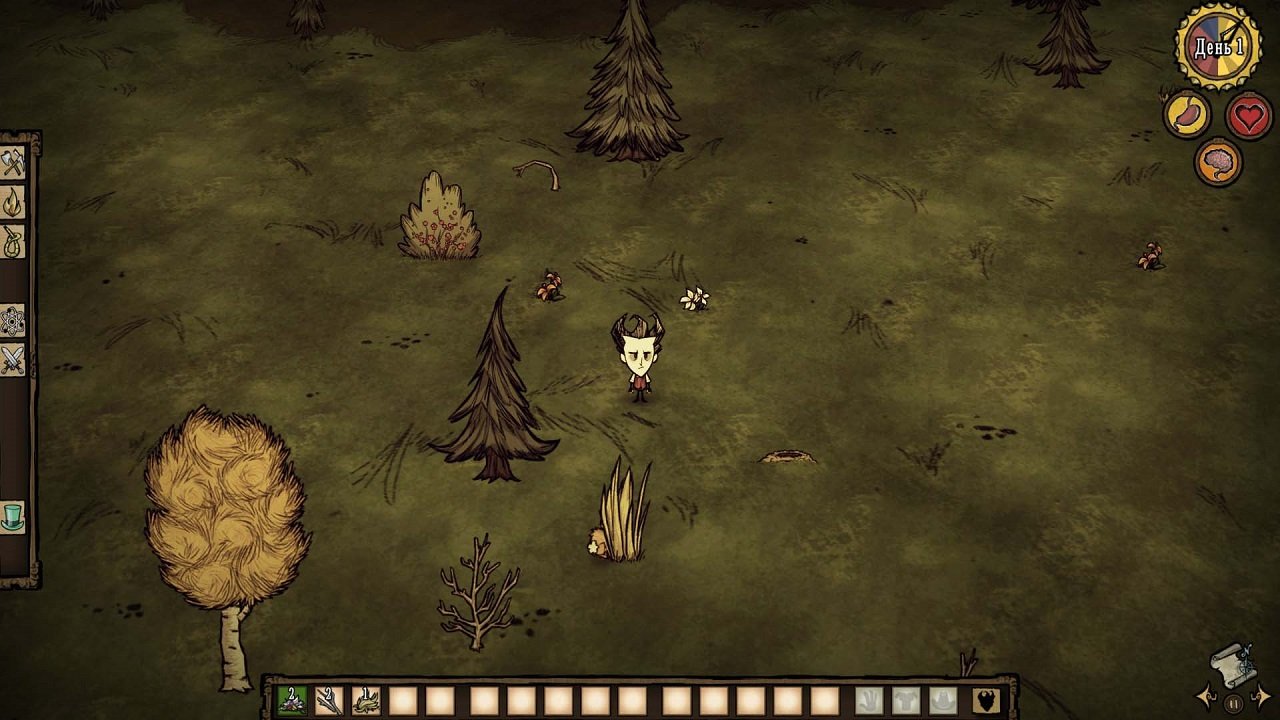The image size is (1280, 720).
Task: Click the health heart indicator
Action: click(1250, 113)
